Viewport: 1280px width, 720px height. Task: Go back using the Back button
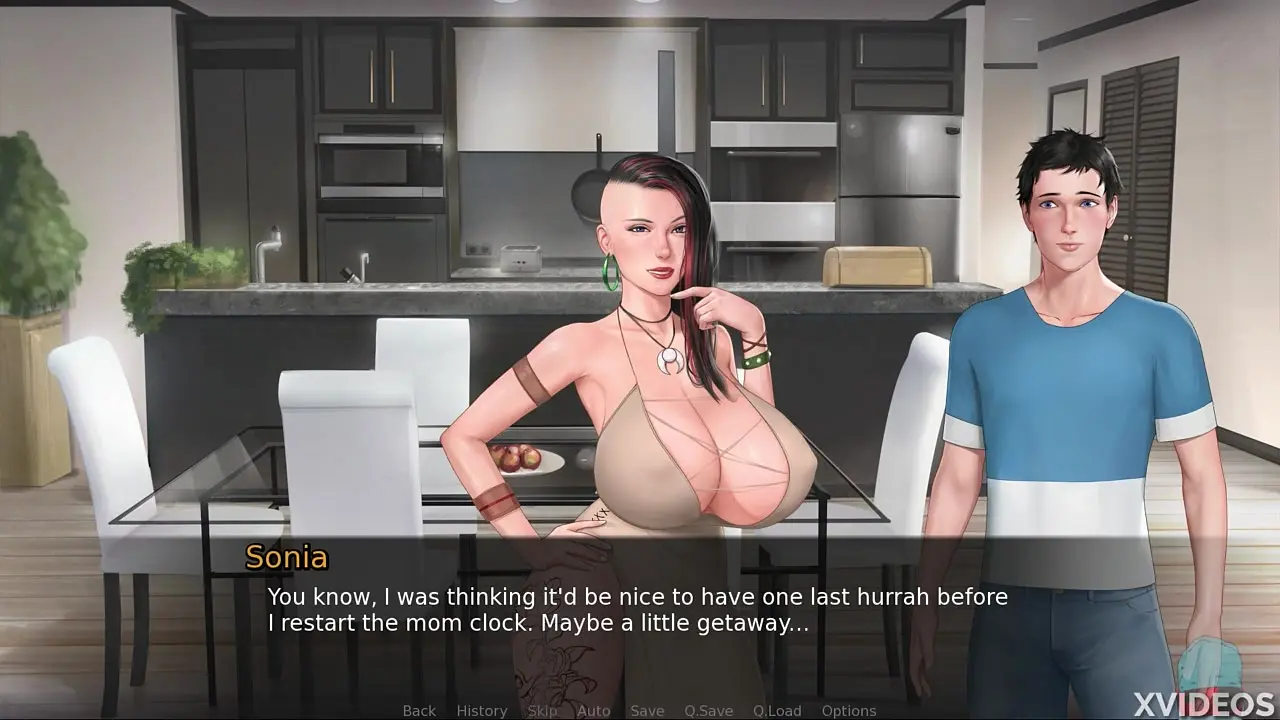pyautogui.click(x=419, y=710)
